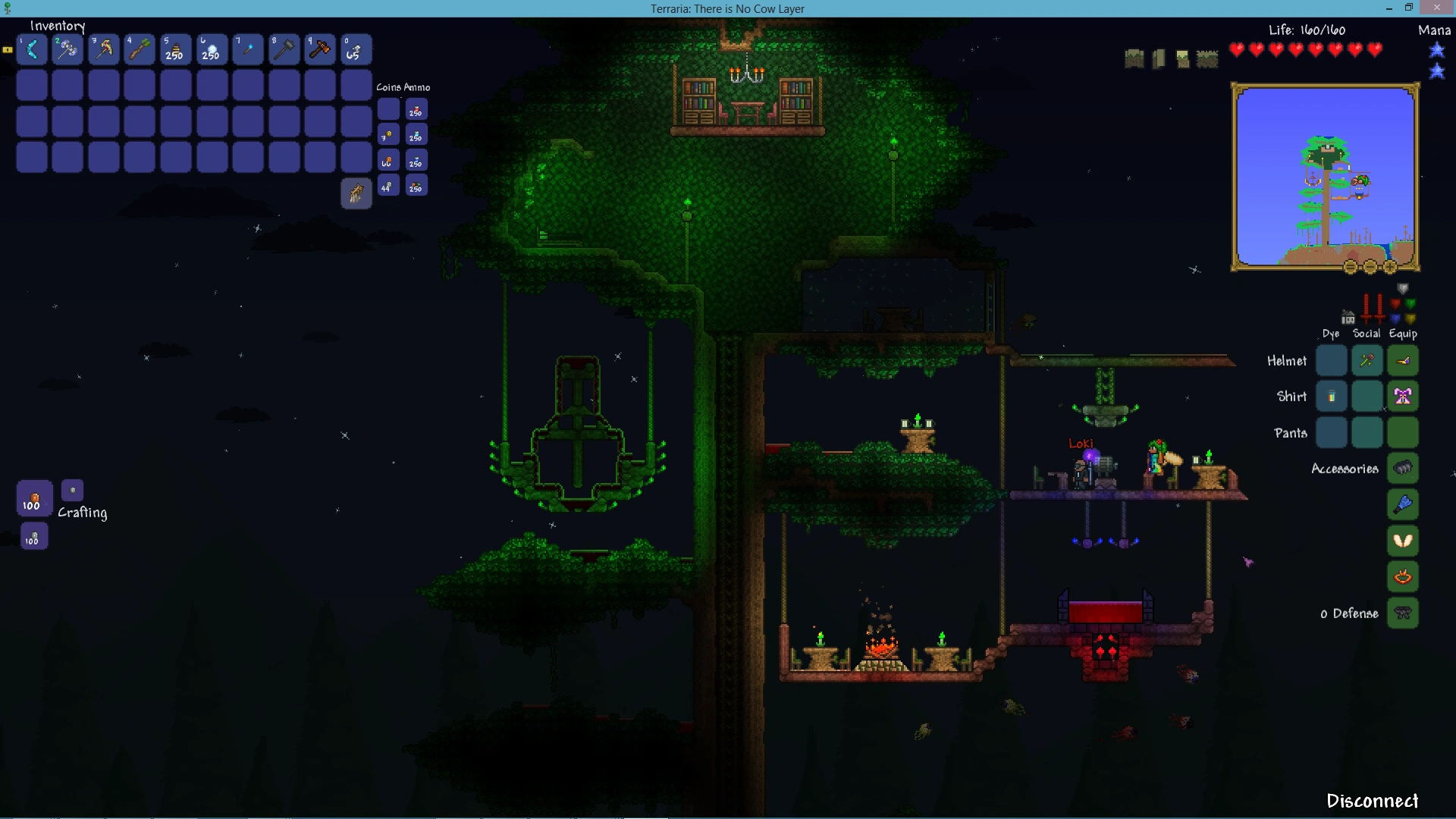Click the wings in the accessories column

click(x=1401, y=540)
